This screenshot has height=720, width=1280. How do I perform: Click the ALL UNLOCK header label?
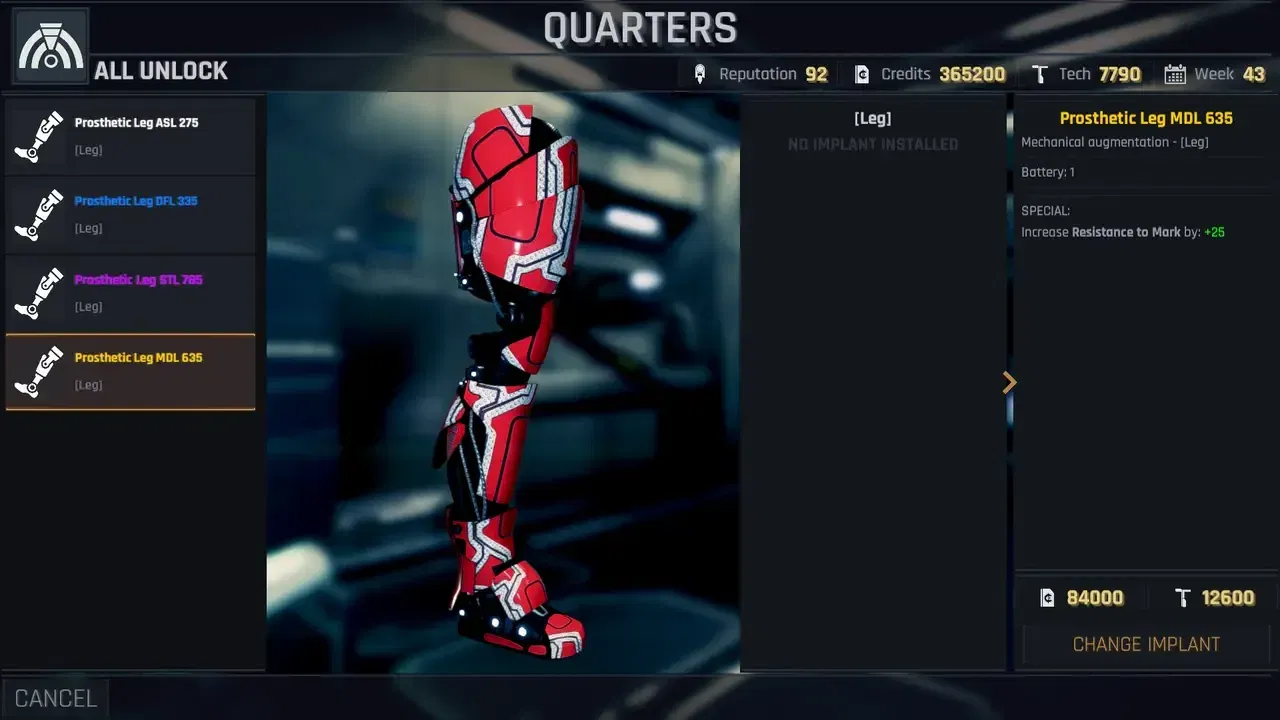(x=160, y=70)
